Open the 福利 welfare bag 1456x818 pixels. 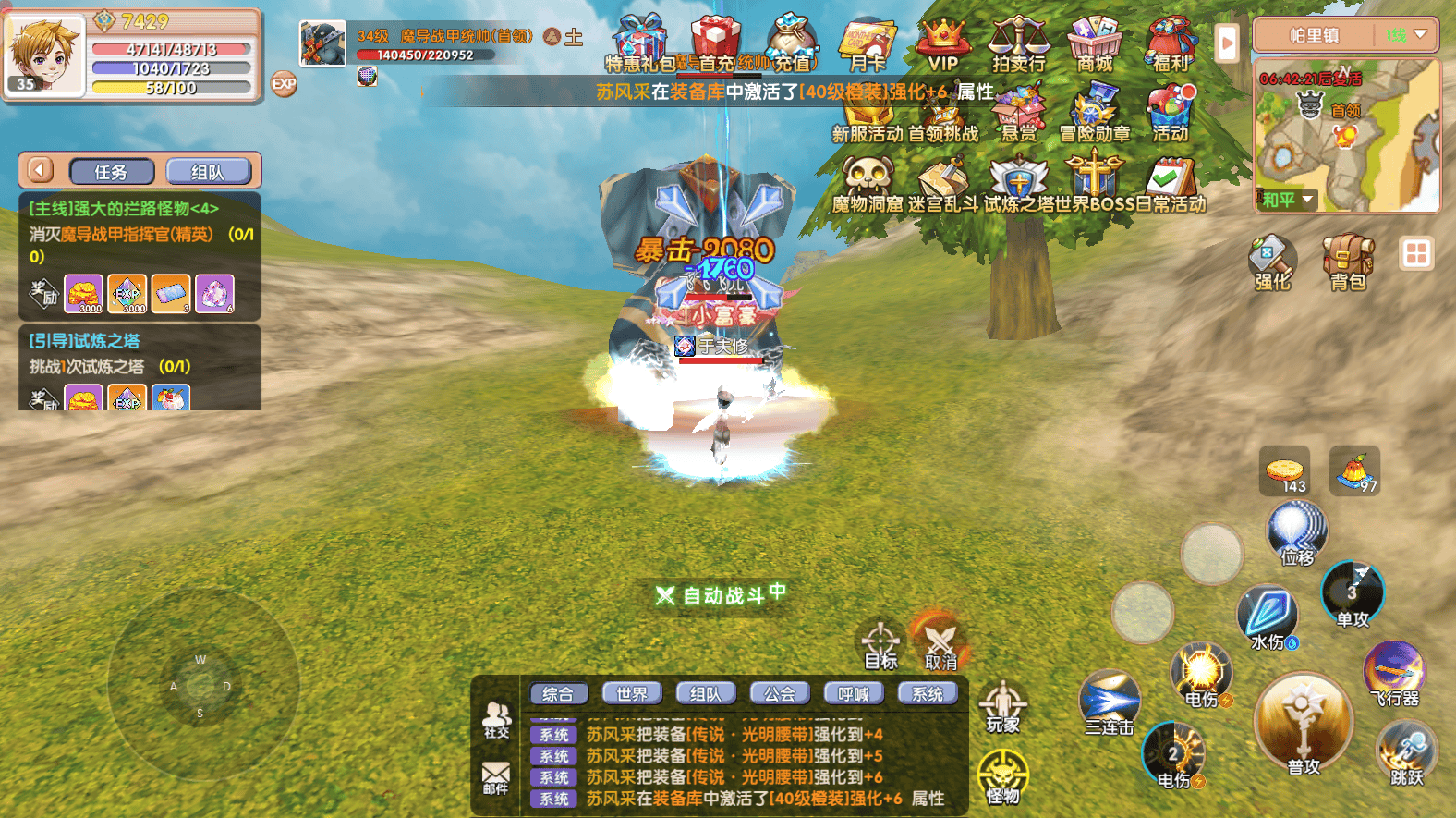click(1170, 44)
